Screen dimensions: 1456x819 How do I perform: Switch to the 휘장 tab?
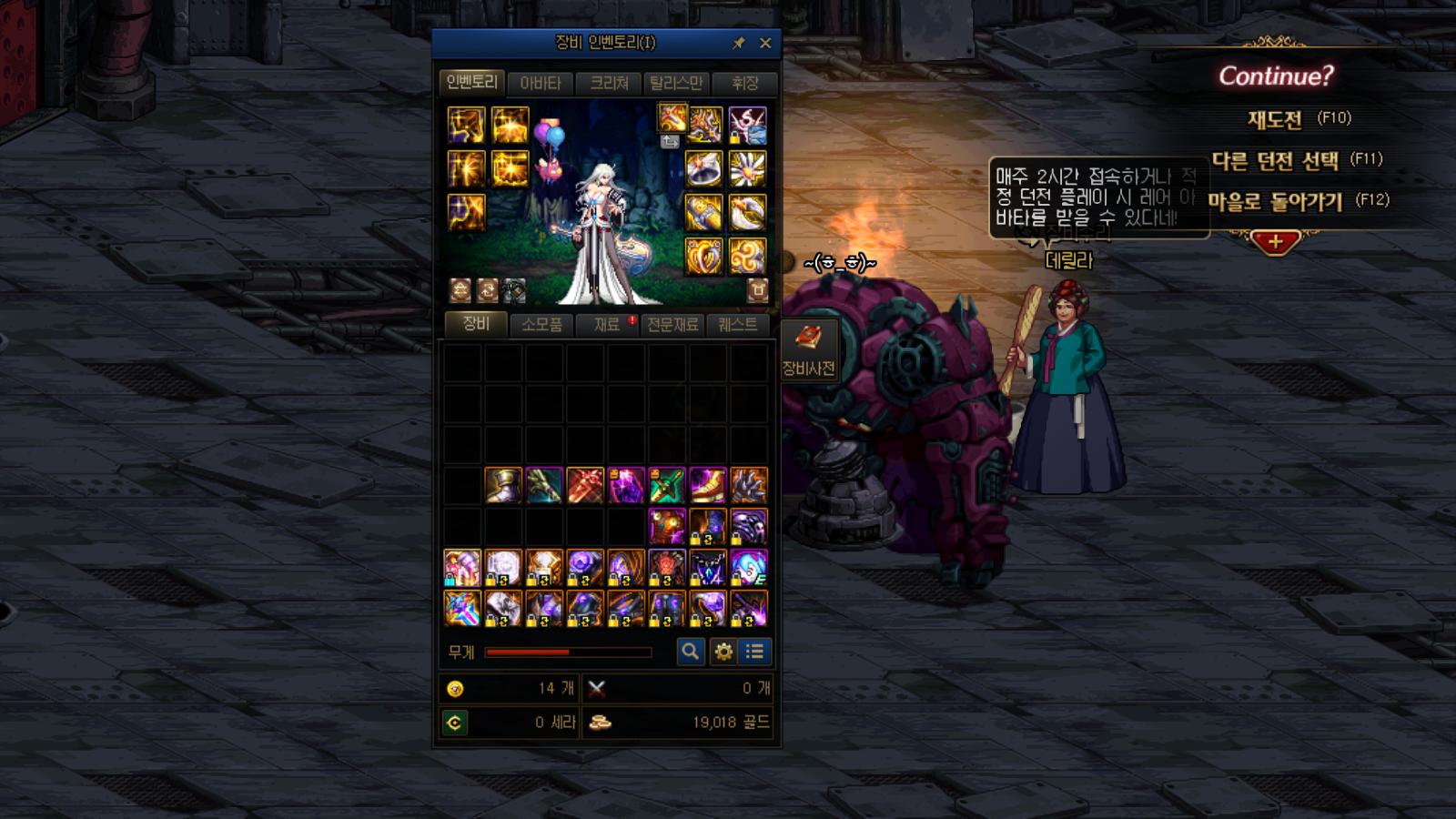745,84
